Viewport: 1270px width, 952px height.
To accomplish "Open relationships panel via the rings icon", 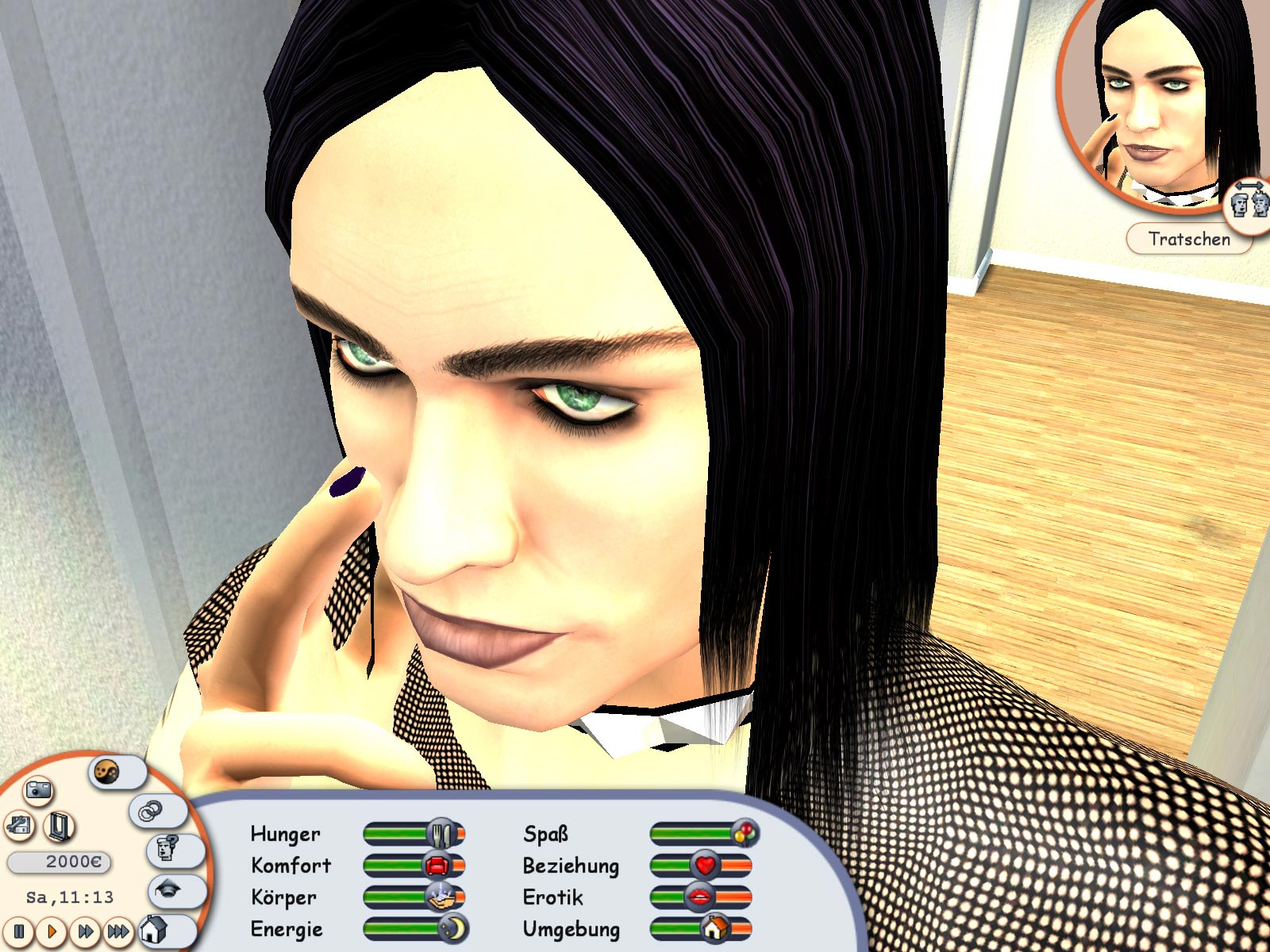I will pyautogui.click(x=151, y=810).
